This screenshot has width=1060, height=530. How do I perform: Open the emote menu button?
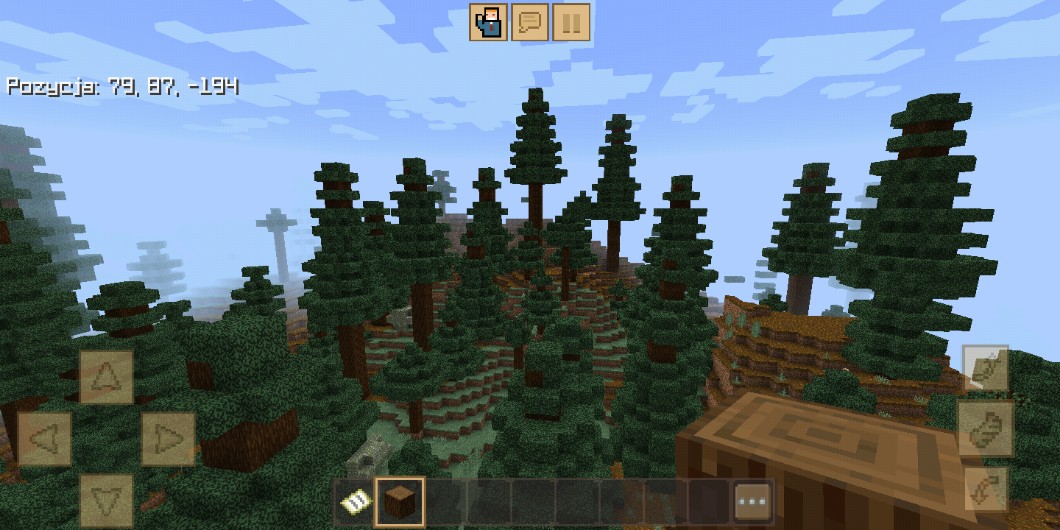click(489, 22)
